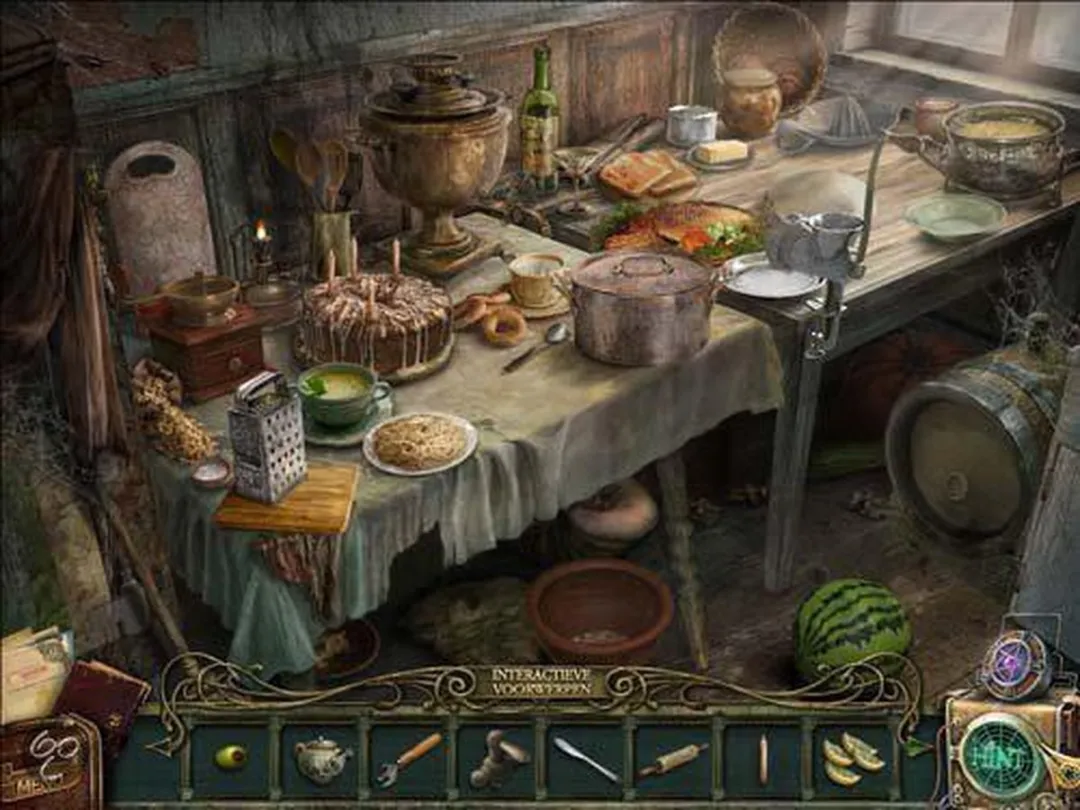Image resolution: width=1080 pixels, height=810 pixels.
Task: Select the rolling pin slot
Action: pyautogui.click(x=673, y=760)
